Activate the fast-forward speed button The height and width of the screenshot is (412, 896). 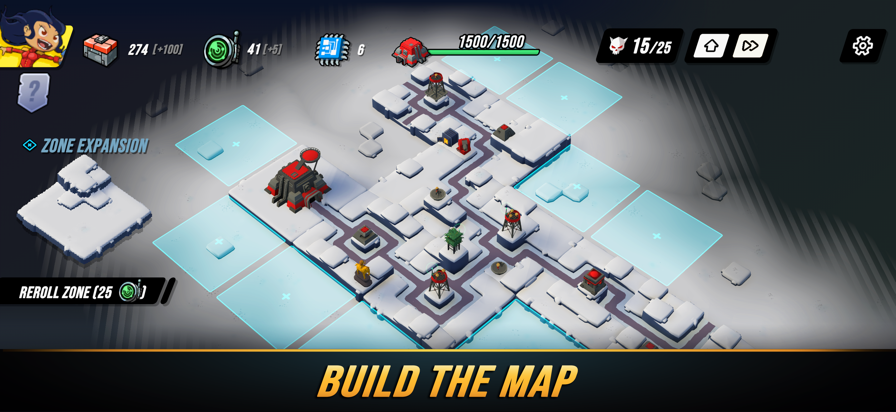click(x=750, y=46)
